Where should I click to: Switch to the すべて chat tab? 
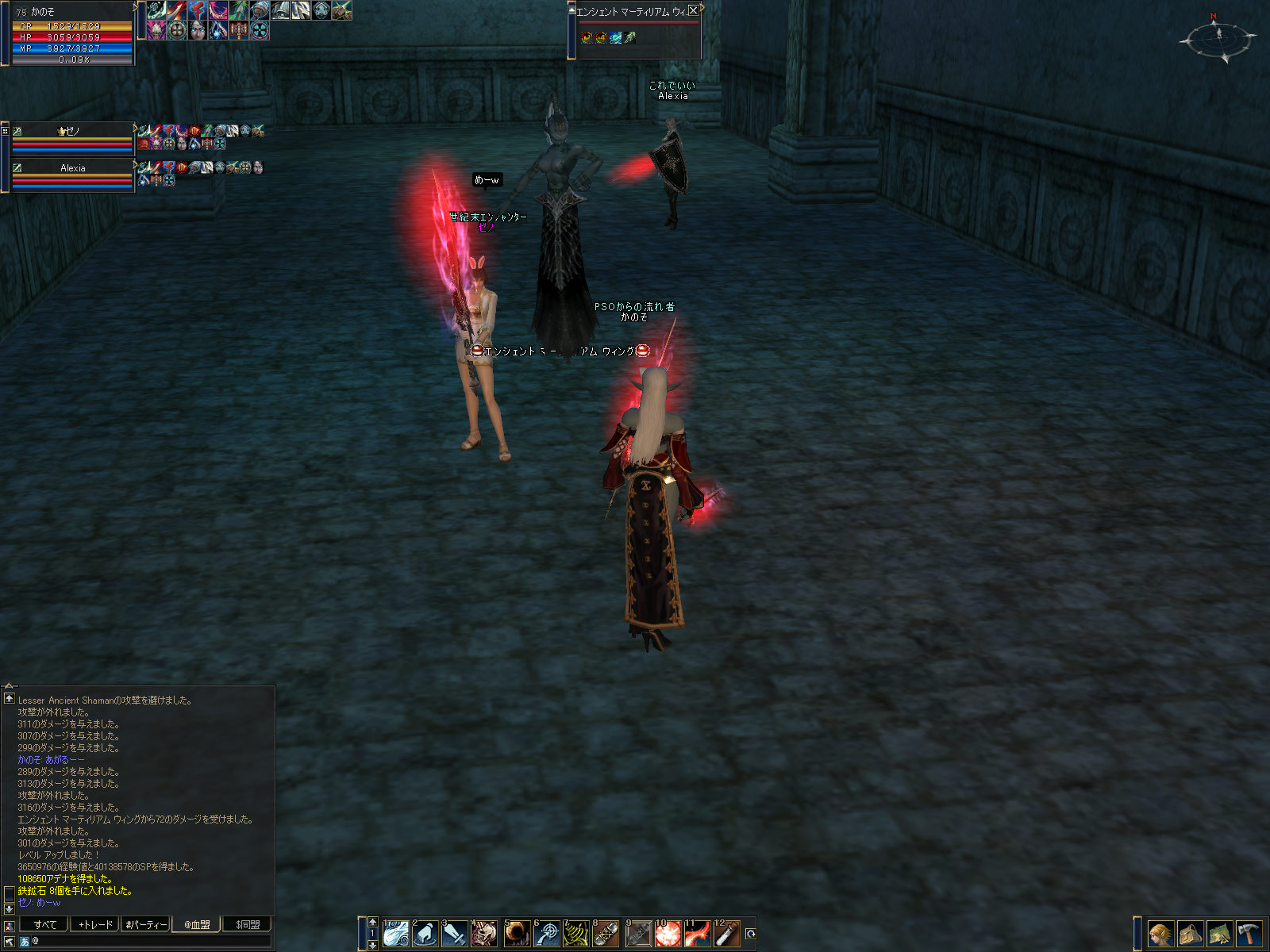pos(44,924)
